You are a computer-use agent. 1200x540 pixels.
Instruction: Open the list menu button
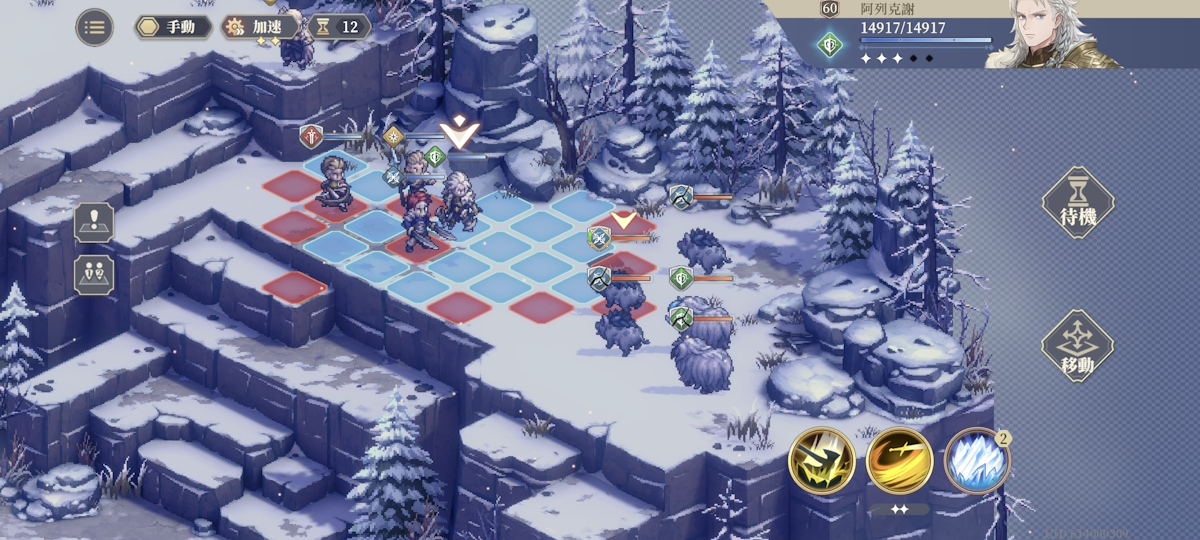[94, 27]
